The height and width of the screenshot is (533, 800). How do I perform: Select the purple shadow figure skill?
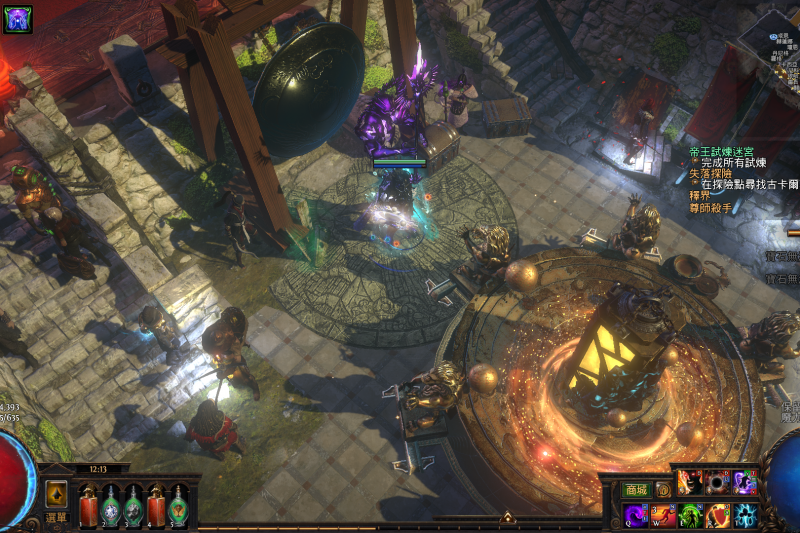click(x=745, y=482)
